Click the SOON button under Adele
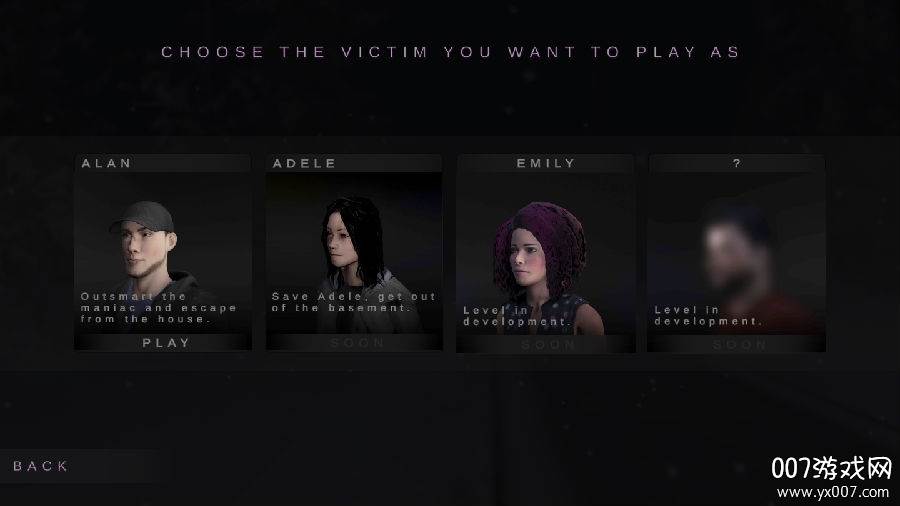Image resolution: width=900 pixels, height=506 pixels. [x=356, y=342]
